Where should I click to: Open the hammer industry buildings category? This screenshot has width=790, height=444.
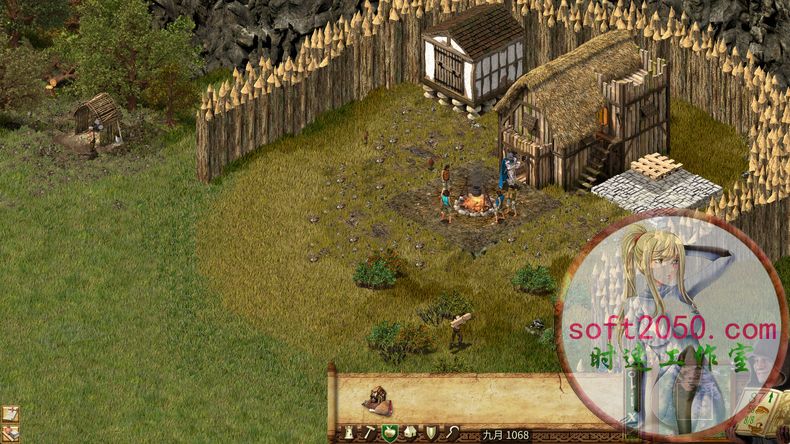pyautogui.click(x=368, y=433)
